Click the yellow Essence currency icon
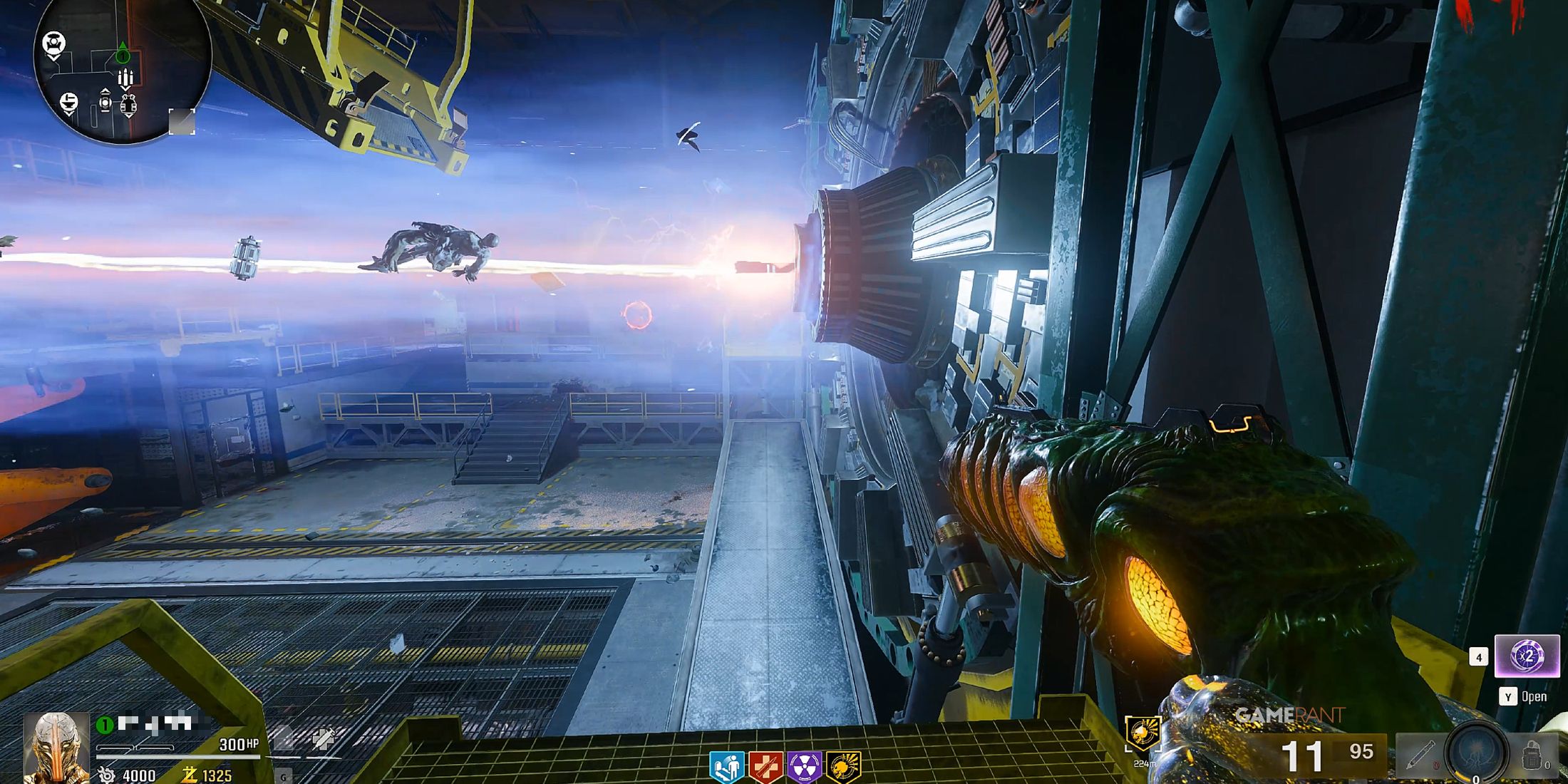 [190, 775]
